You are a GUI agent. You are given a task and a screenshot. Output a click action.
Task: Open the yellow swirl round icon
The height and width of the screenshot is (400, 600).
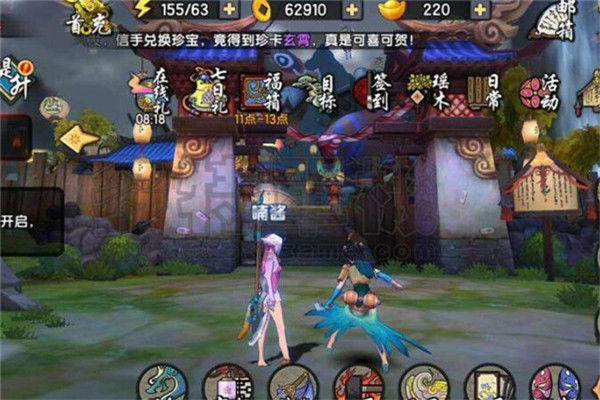pyautogui.click(x=424, y=385)
